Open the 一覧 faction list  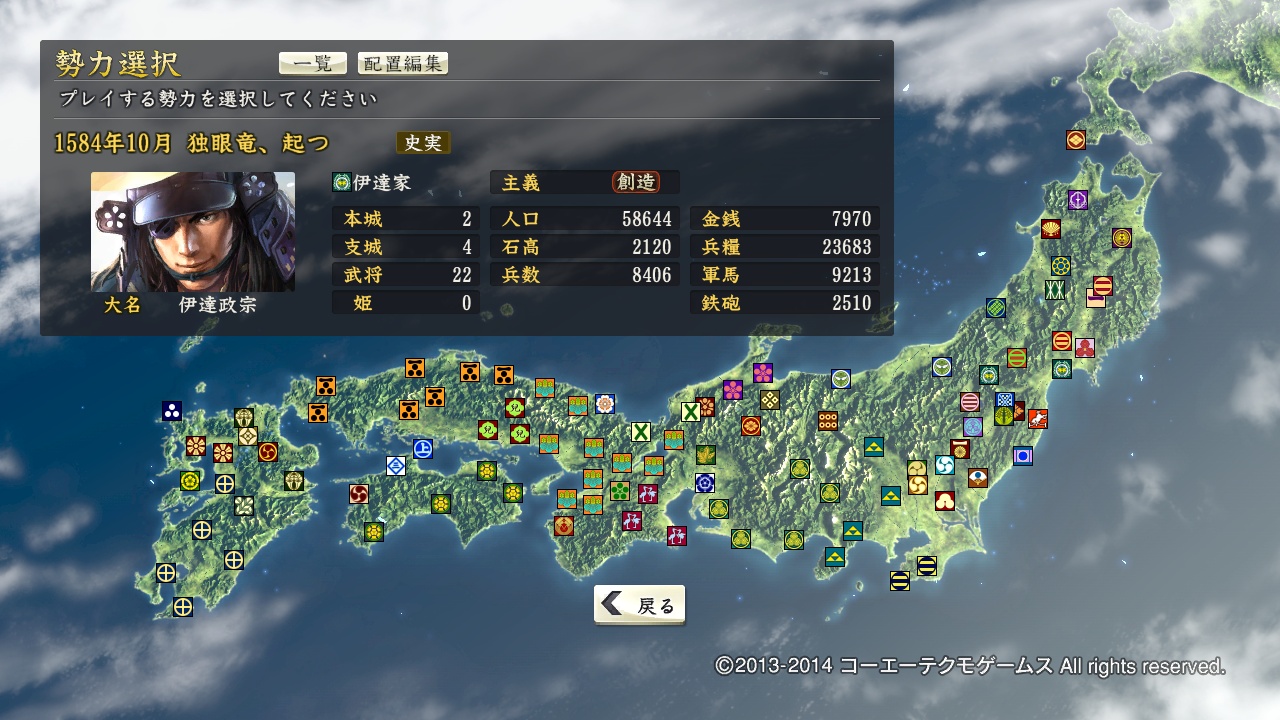[x=312, y=63]
